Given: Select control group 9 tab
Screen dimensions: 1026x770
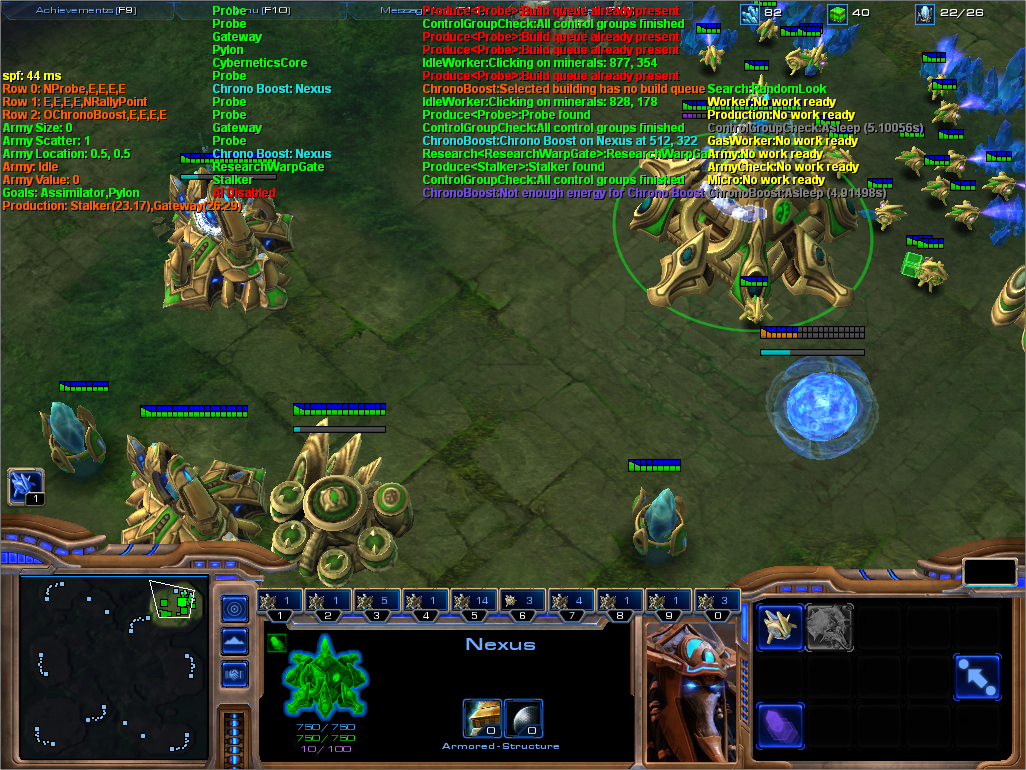Looking at the screenshot, I should pos(668,601).
